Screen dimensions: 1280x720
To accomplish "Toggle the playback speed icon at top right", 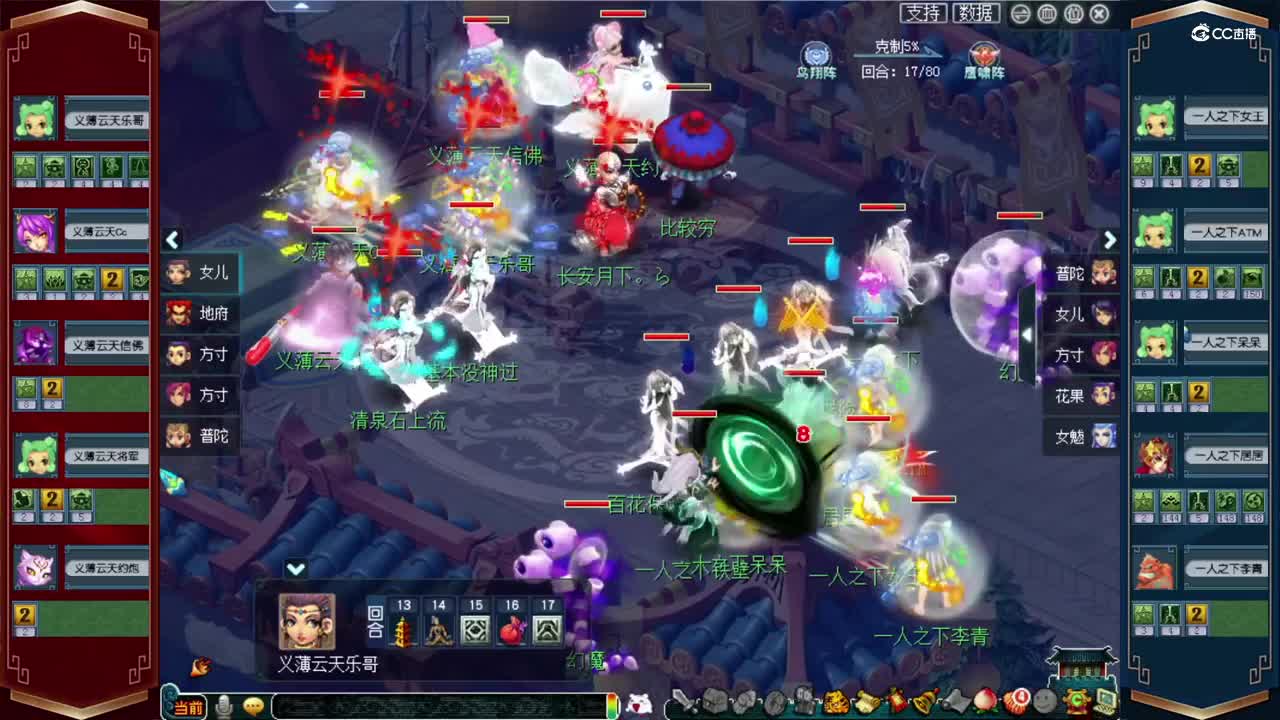I will (x=1020, y=13).
